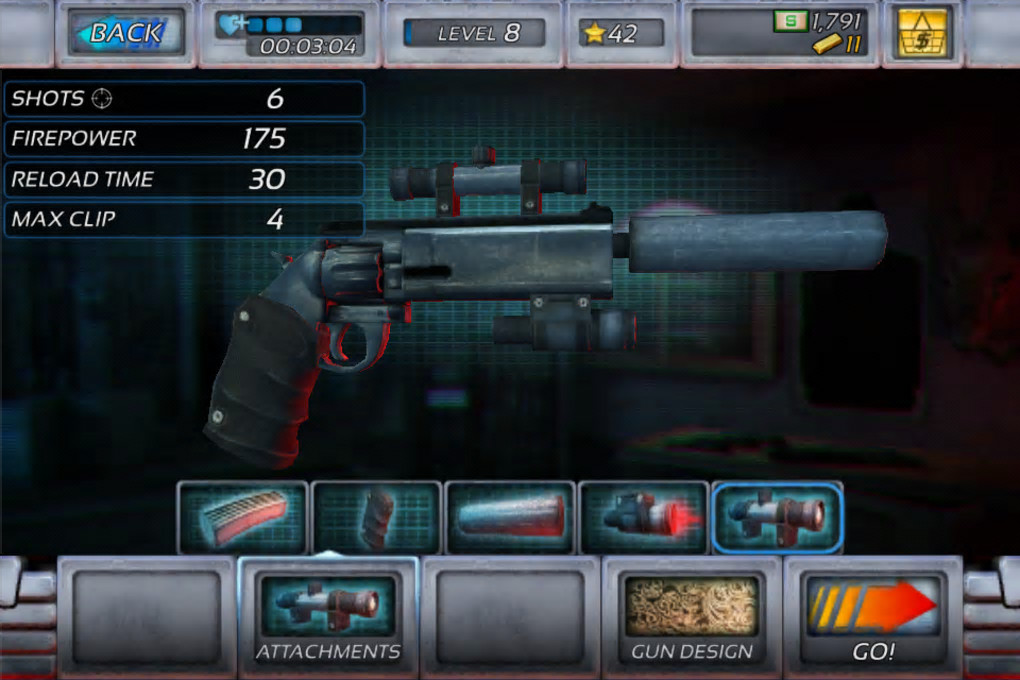1020x680 pixels.
Task: Switch to the Gun Design tab
Action: point(692,613)
